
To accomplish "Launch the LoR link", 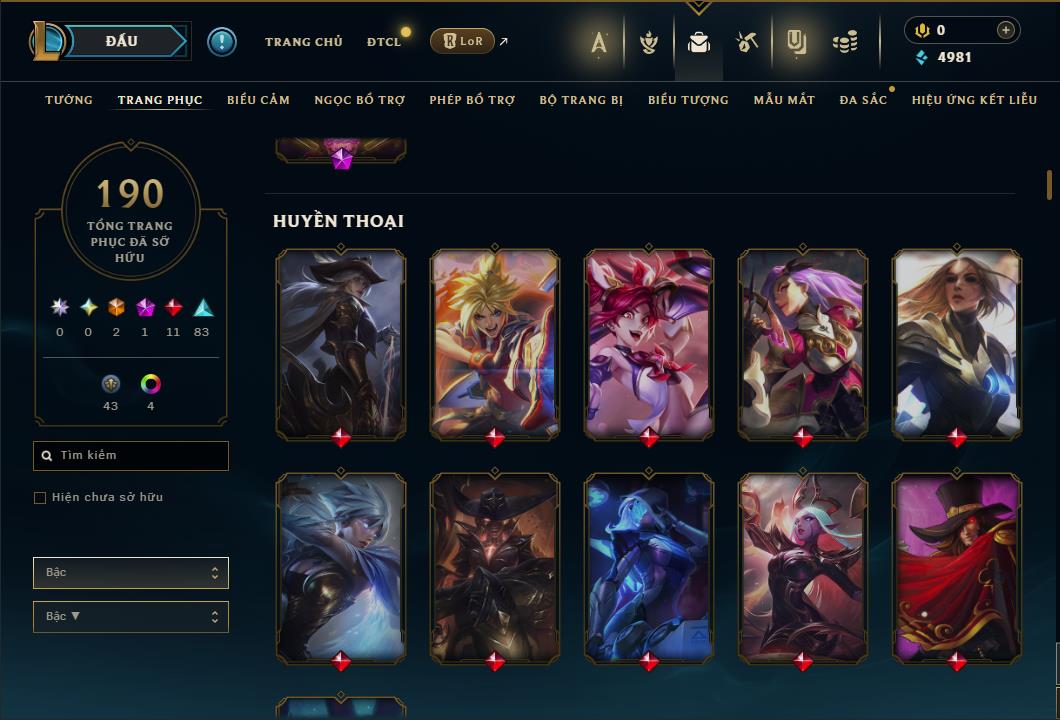I will [x=462, y=41].
